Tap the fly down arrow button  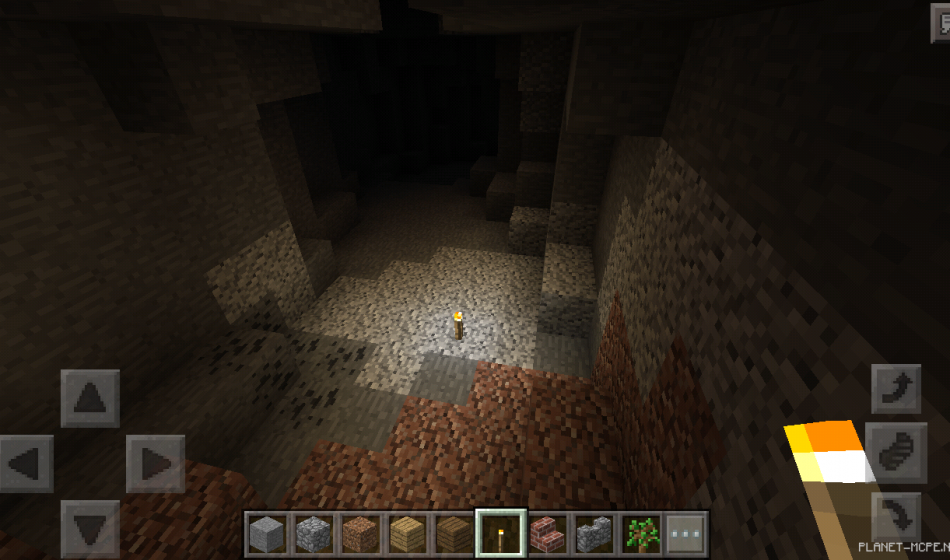896,516
